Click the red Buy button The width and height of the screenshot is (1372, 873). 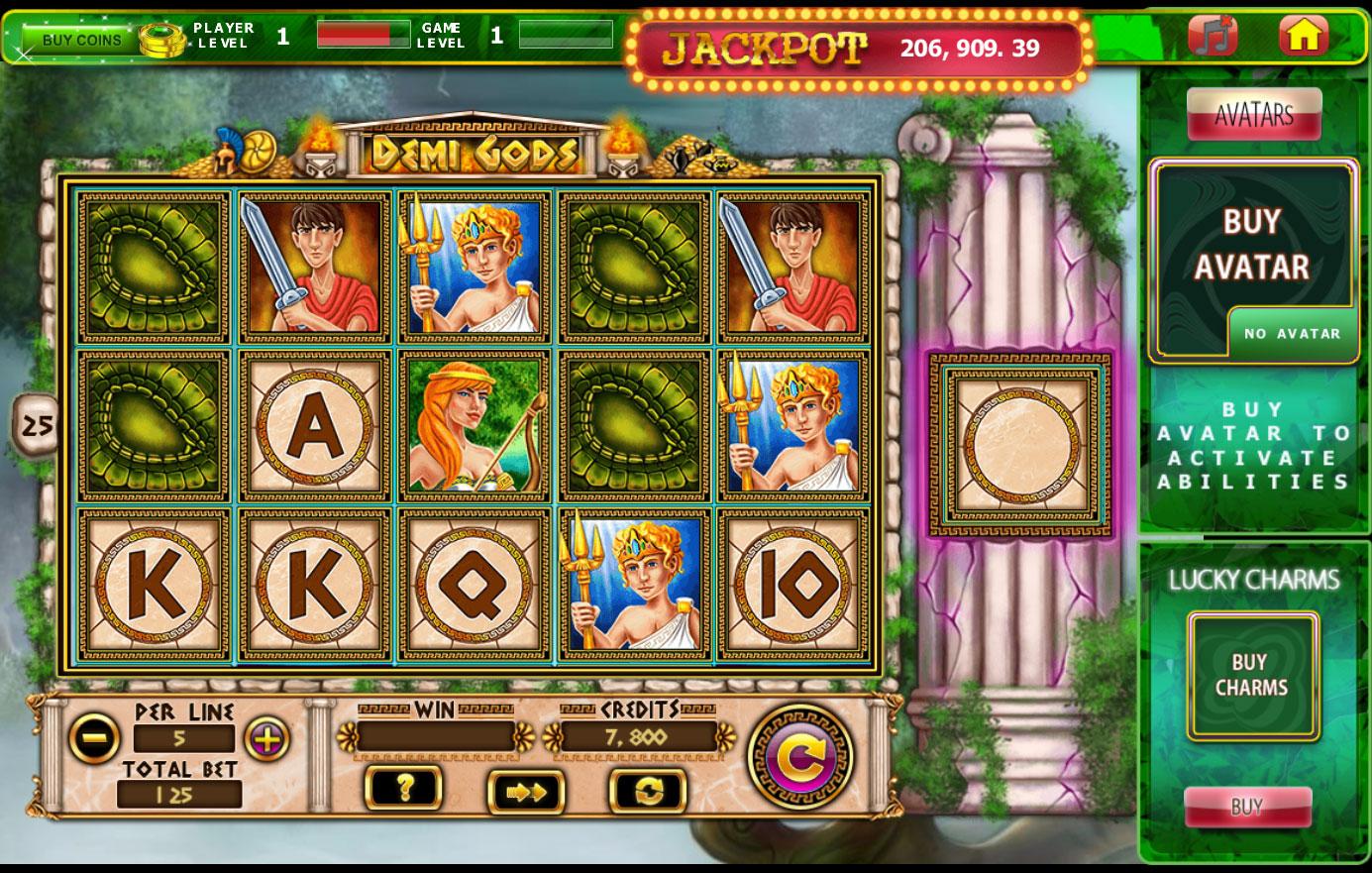(1247, 807)
